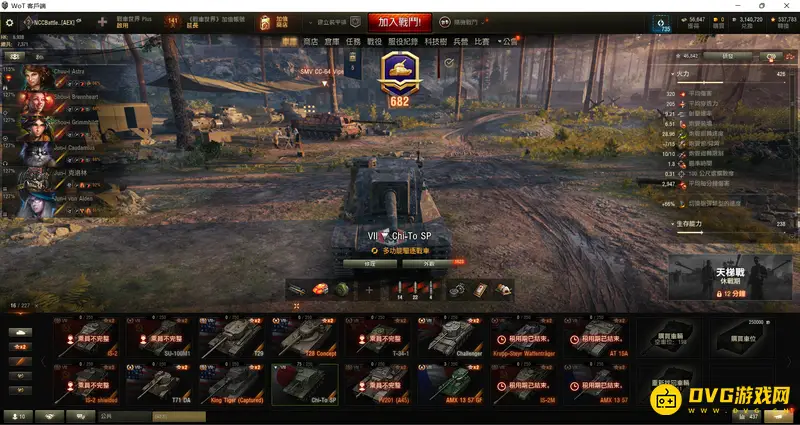The height and width of the screenshot is (425, 800).
Task: Open the 商店 store tab
Action: tap(310, 42)
